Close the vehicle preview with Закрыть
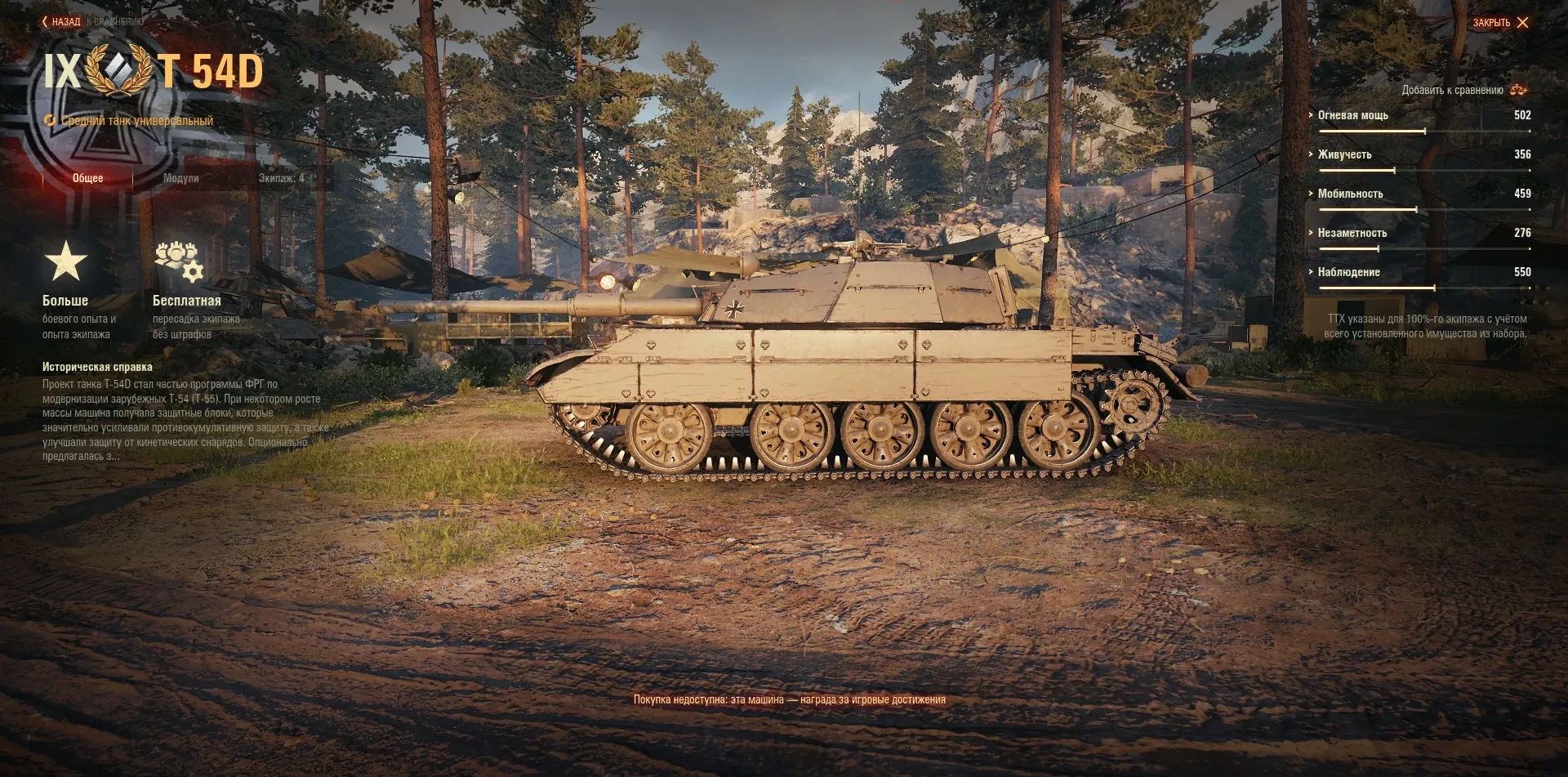The height and width of the screenshot is (777, 1568). click(x=1500, y=23)
